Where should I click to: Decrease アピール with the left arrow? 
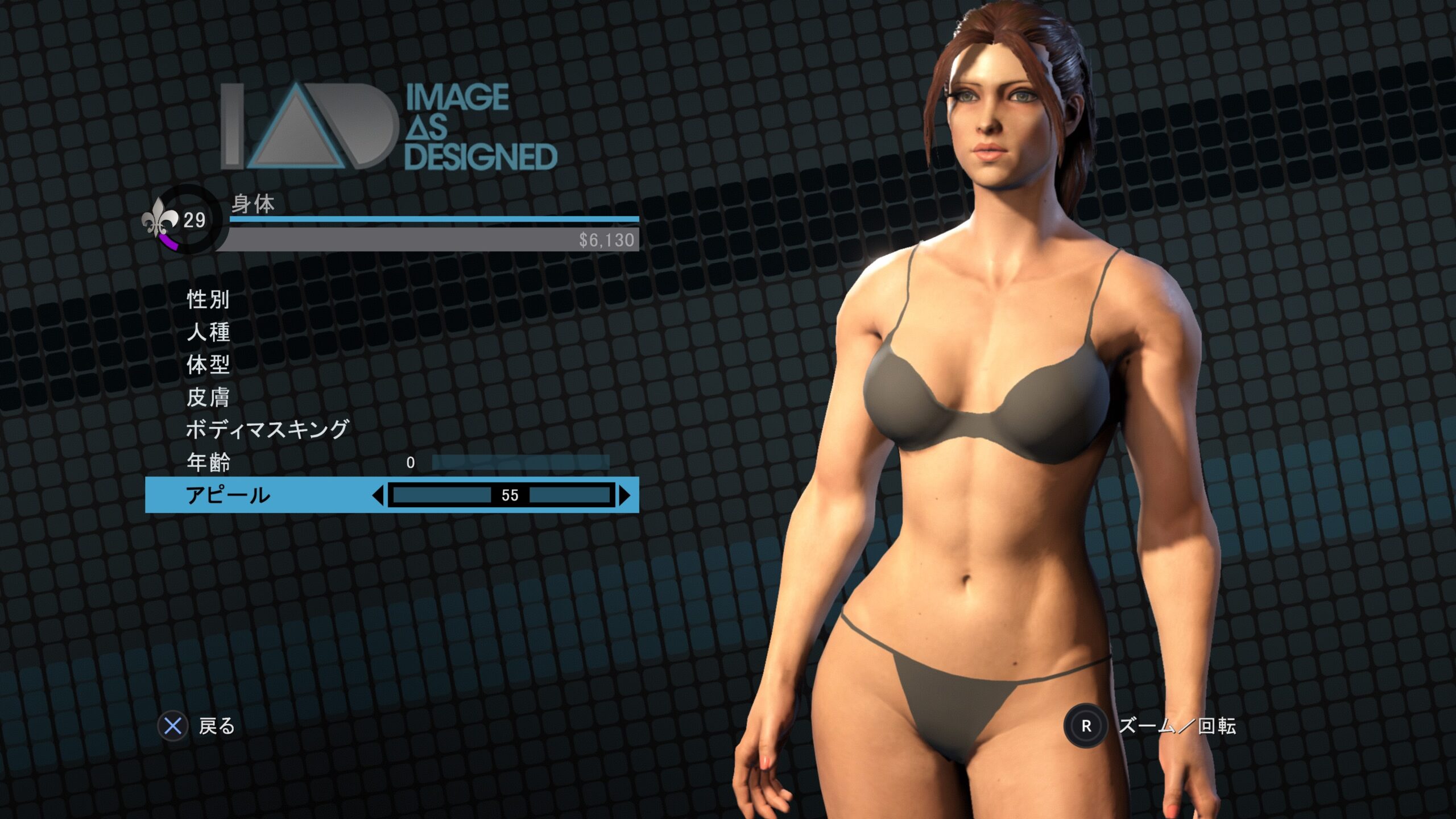pyautogui.click(x=378, y=495)
